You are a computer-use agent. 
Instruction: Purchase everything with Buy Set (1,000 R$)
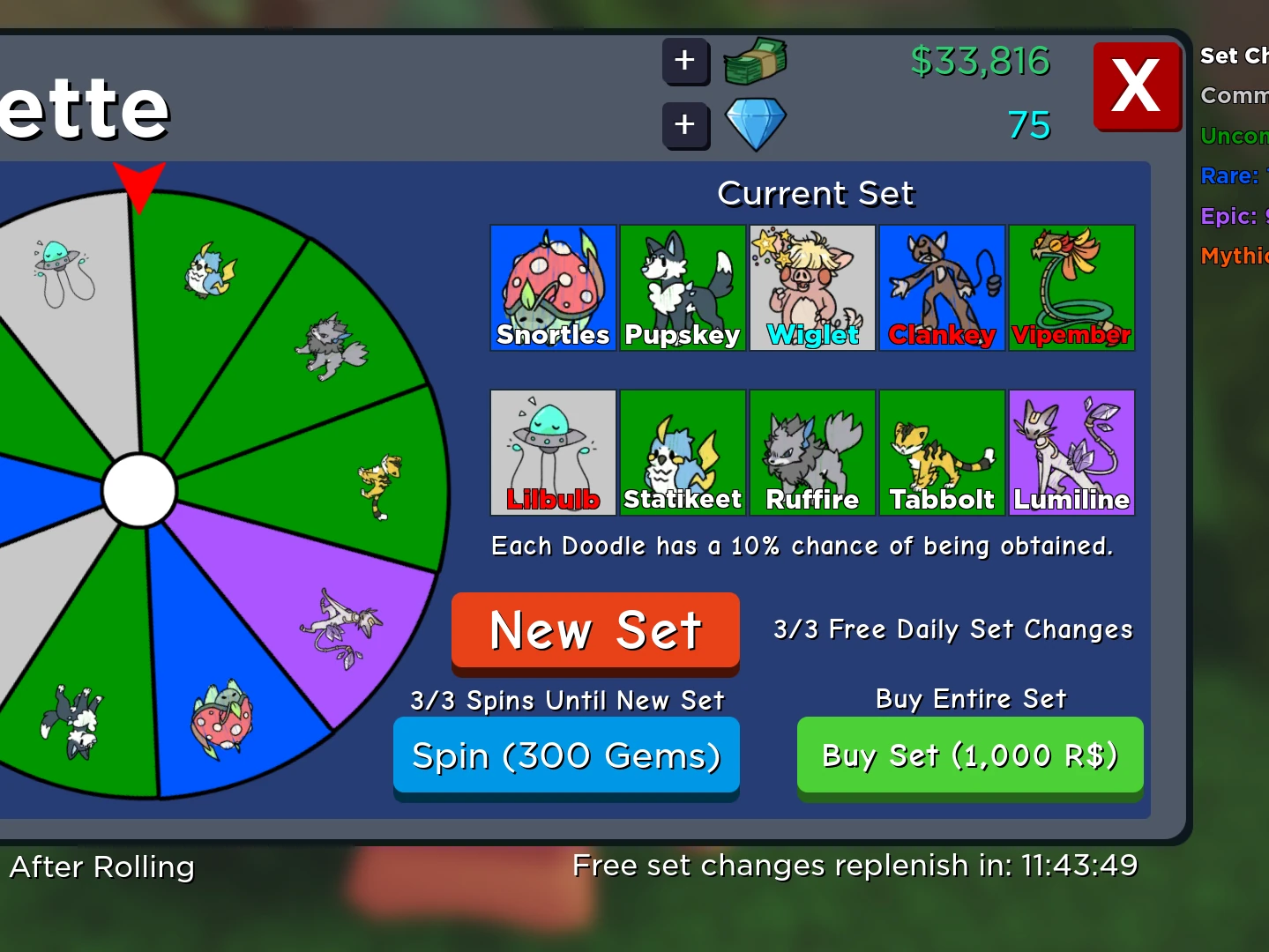tap(969, 755)
